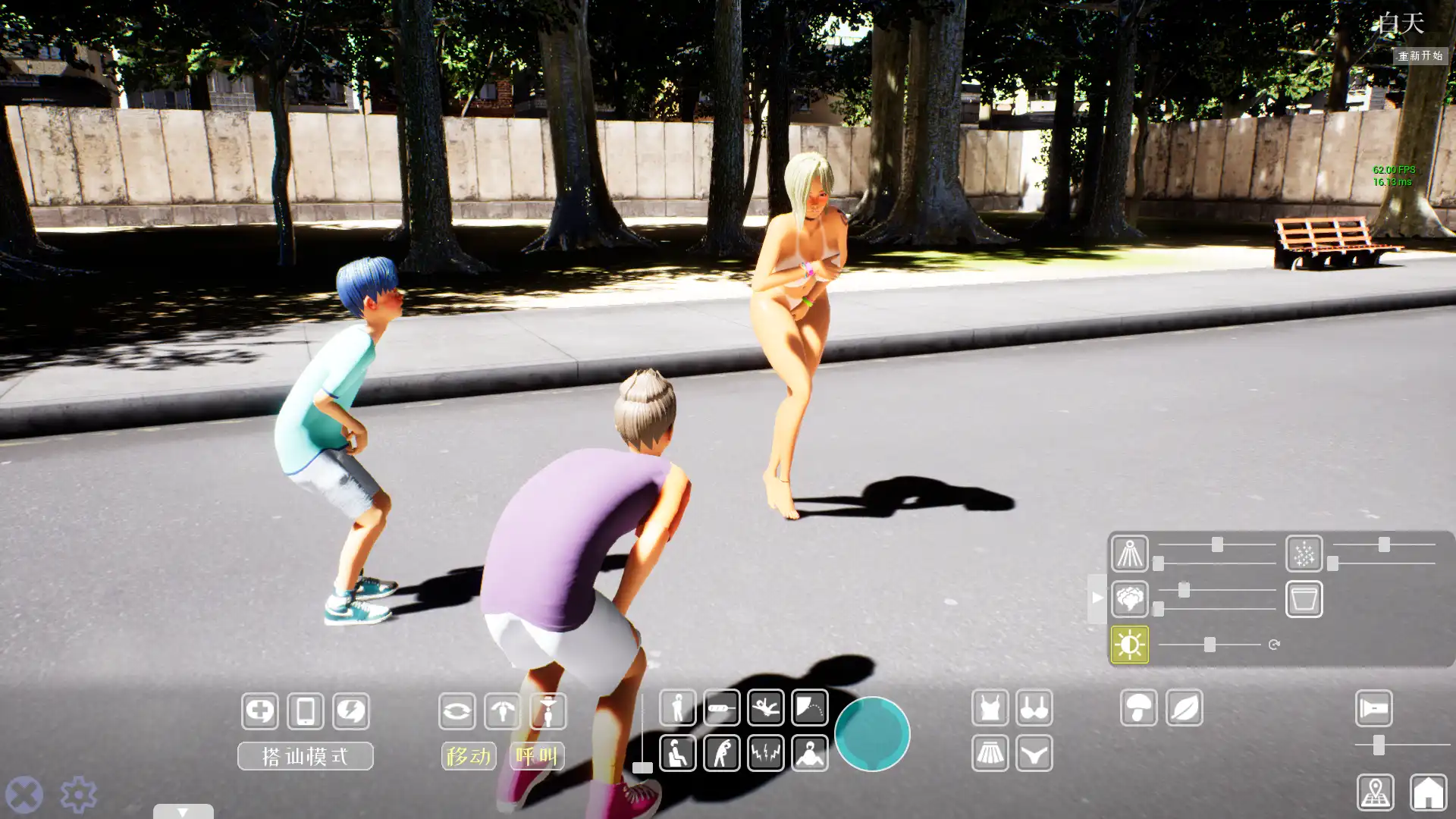Select the mushroom icon
The image size is (1456, 819).
(x=1138, y=708)
